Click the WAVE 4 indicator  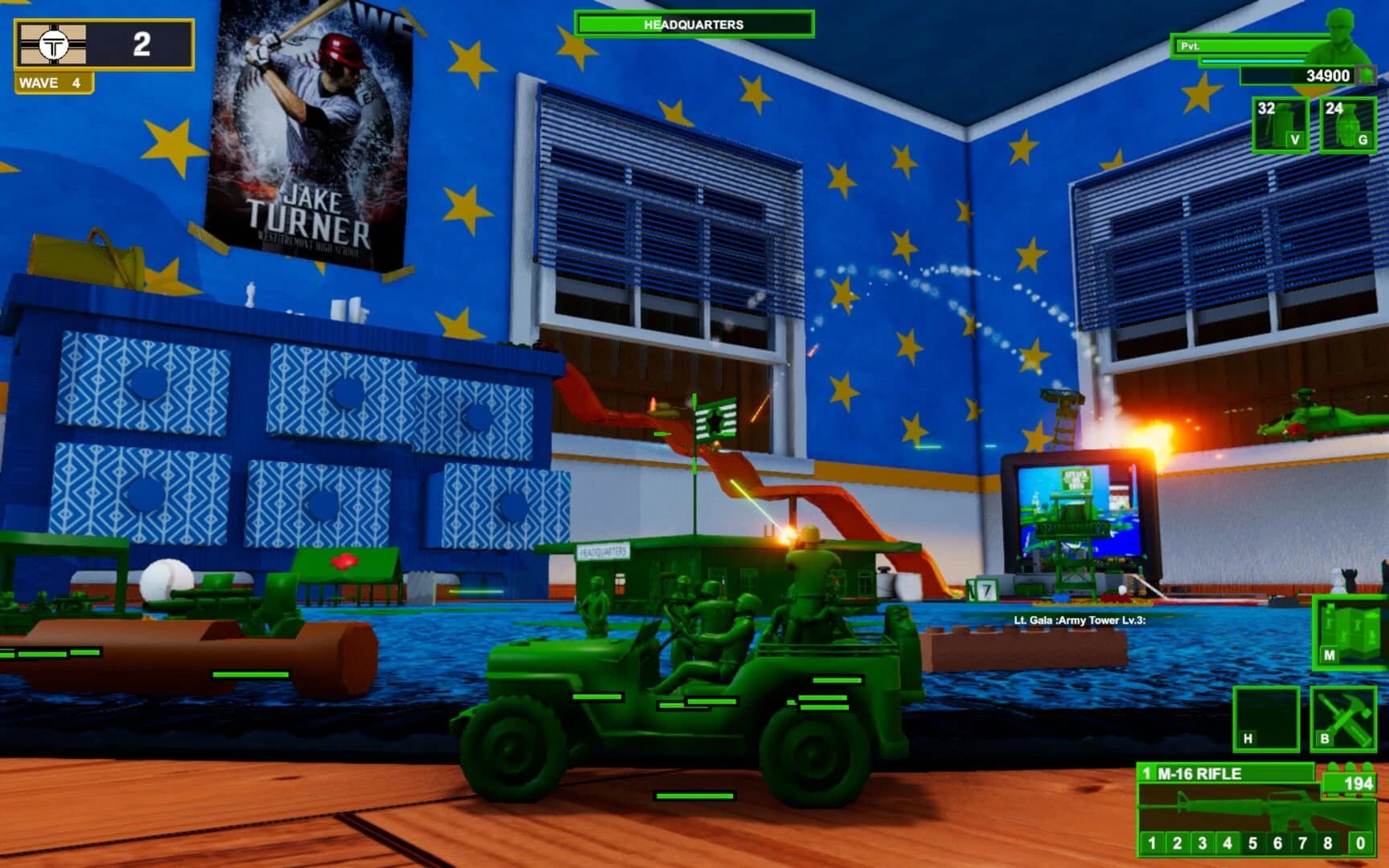[50, 81]
